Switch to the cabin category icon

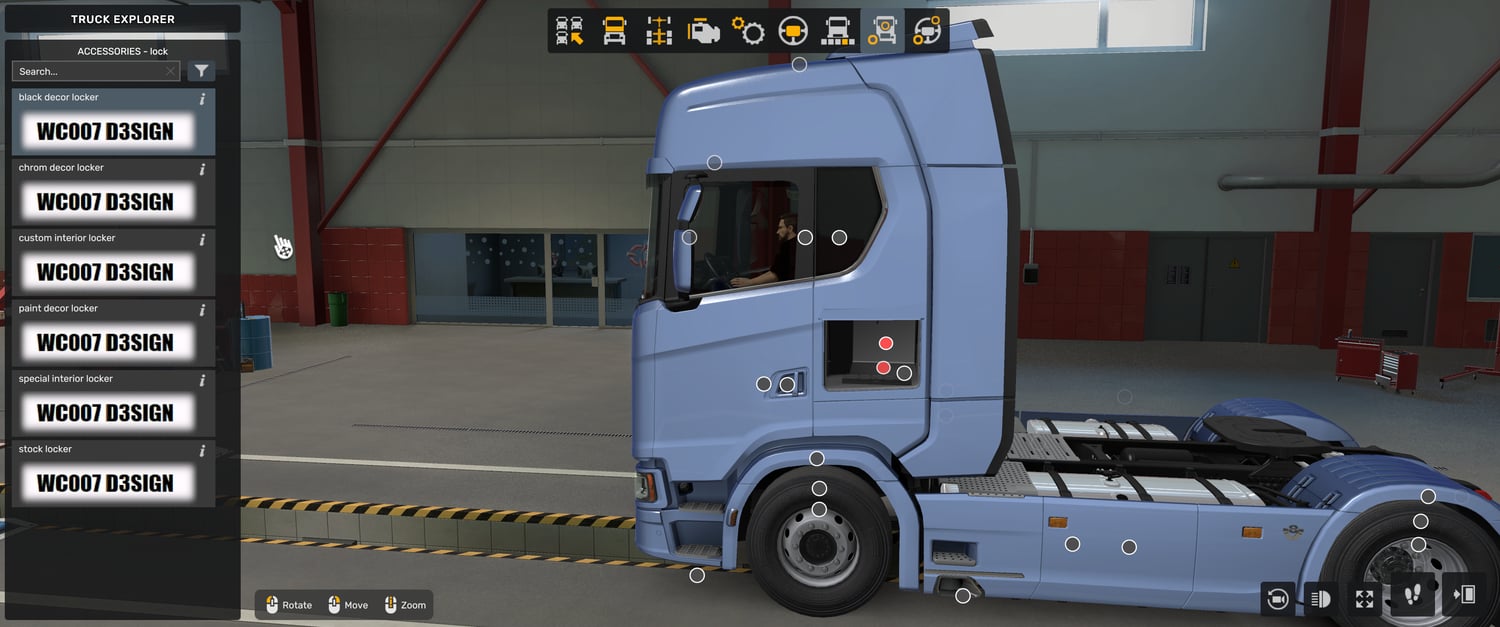[614, 31]
